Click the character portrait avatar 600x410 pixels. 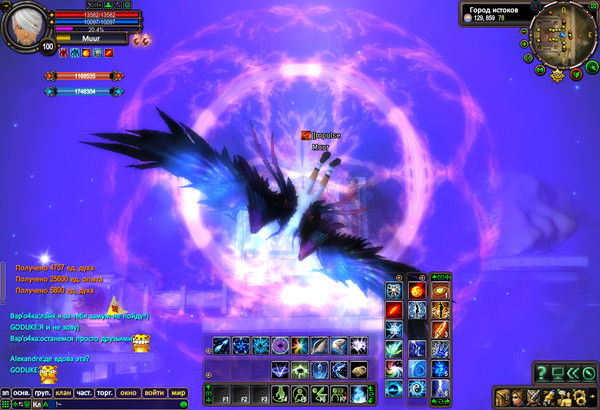point(24,24)
